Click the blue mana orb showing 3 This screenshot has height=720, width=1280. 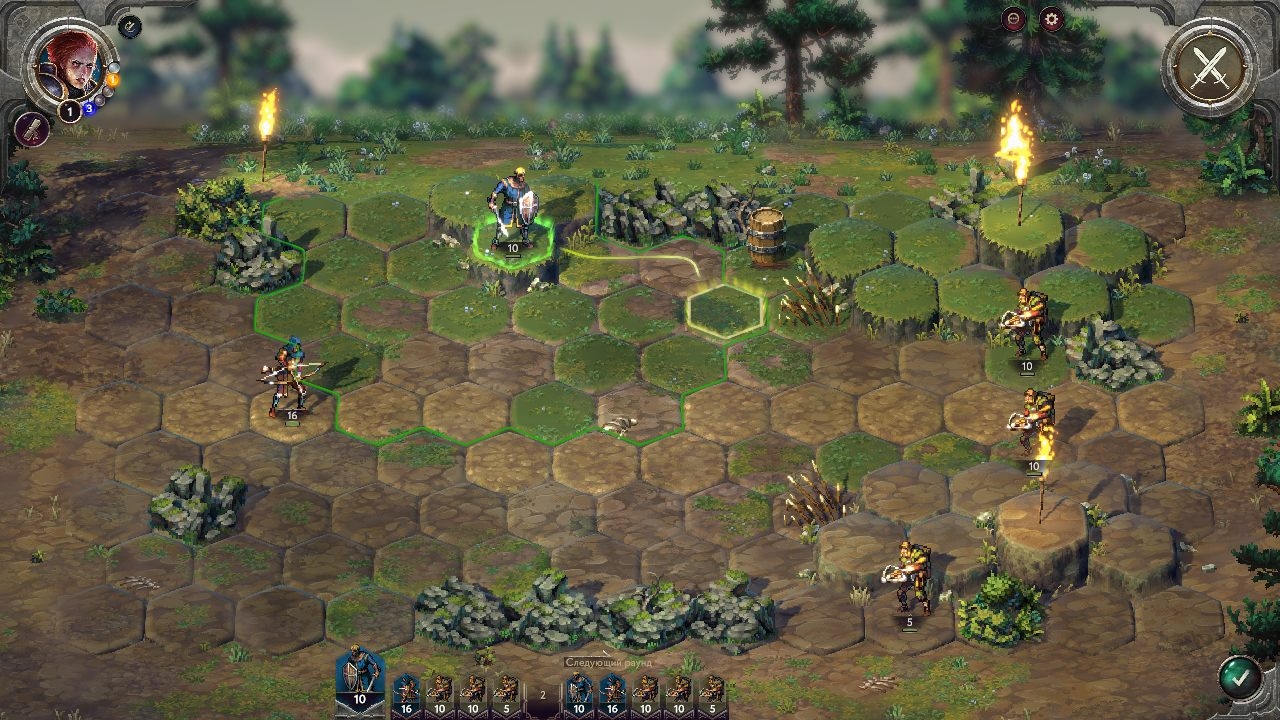click(88, 108)
